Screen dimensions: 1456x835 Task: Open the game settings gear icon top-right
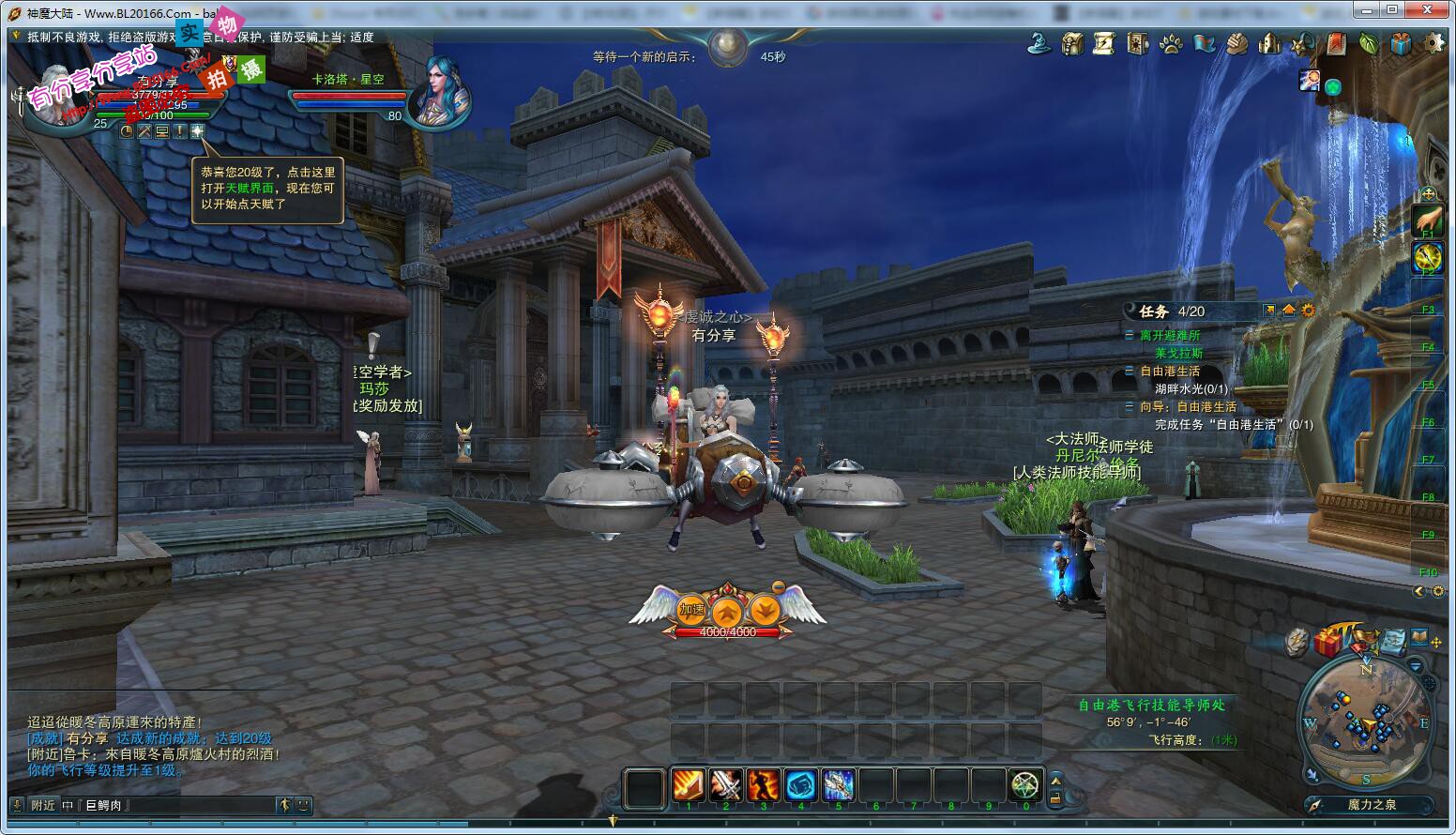[1433, 42]
